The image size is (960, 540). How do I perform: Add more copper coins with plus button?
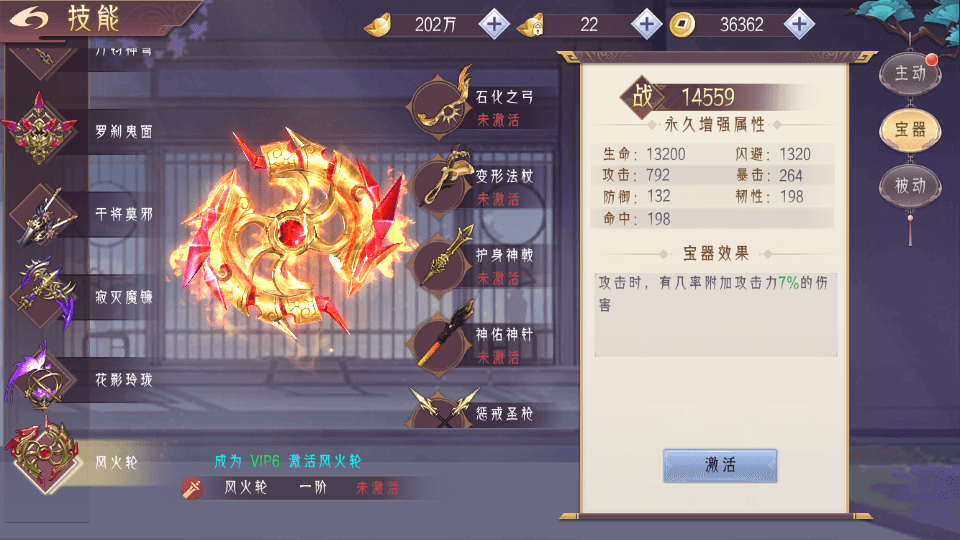coord(798,24)
